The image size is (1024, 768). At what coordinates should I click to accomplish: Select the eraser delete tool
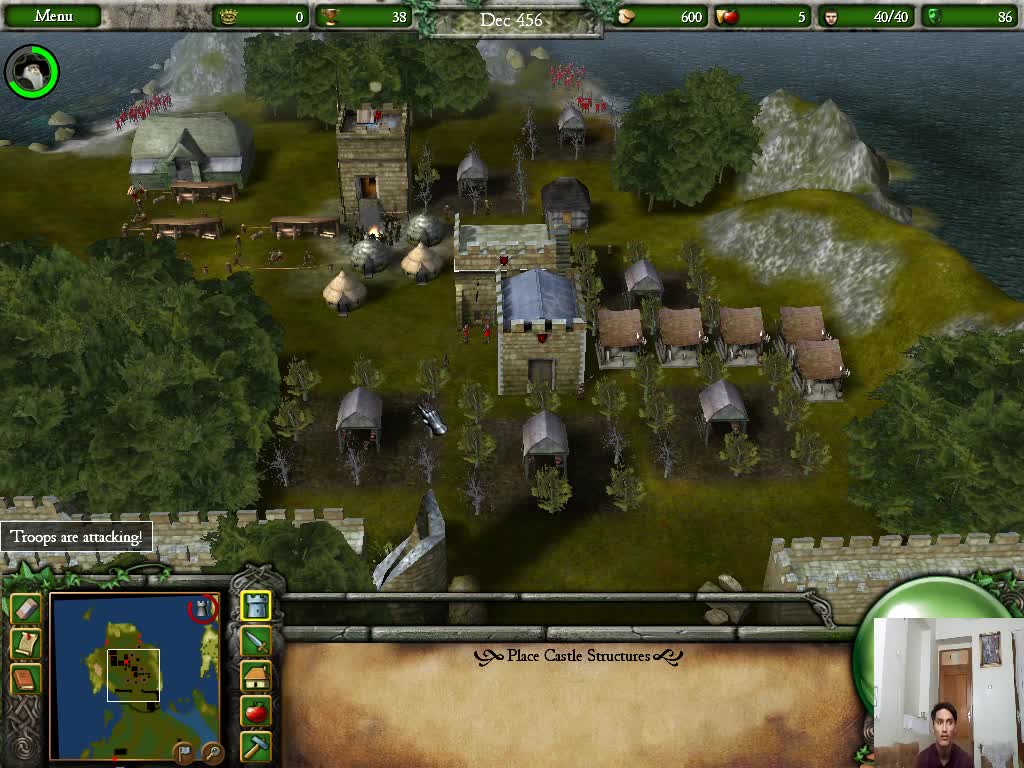(26, 609)
